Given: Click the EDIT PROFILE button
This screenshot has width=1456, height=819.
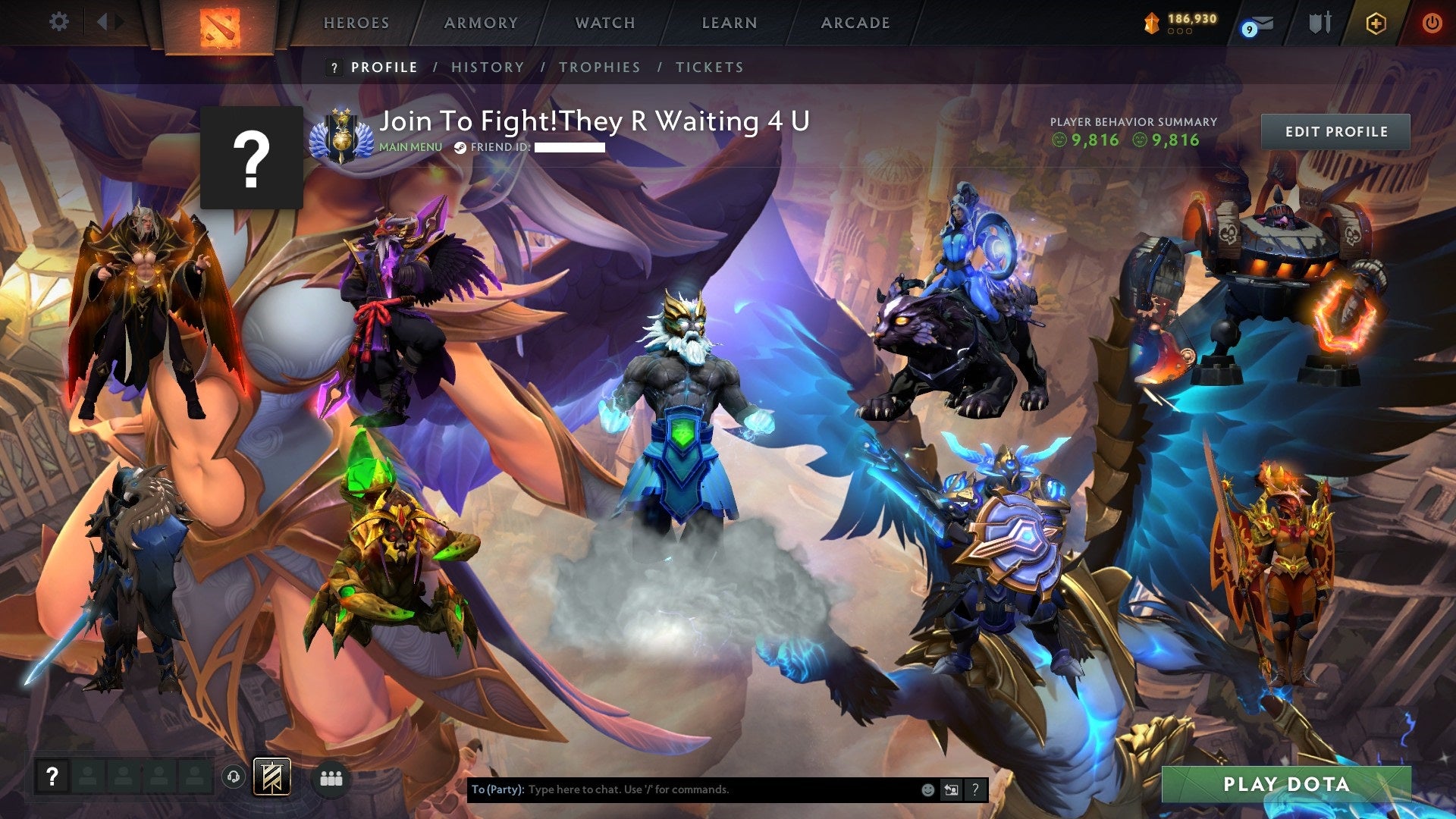Looking at the screenshot, I should (x=1336, y=131).
